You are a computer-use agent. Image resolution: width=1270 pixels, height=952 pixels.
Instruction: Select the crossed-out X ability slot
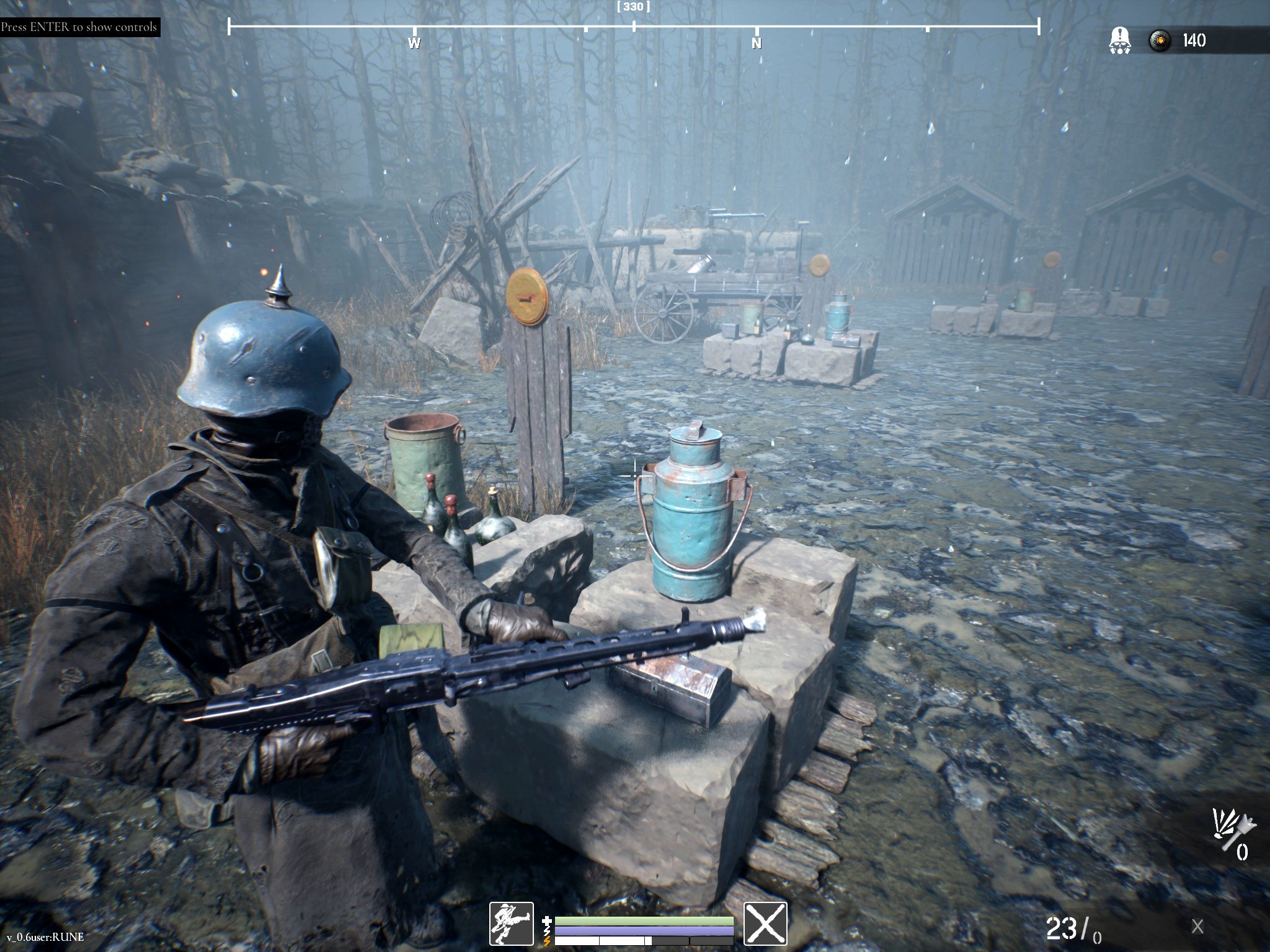coord(765,923)
